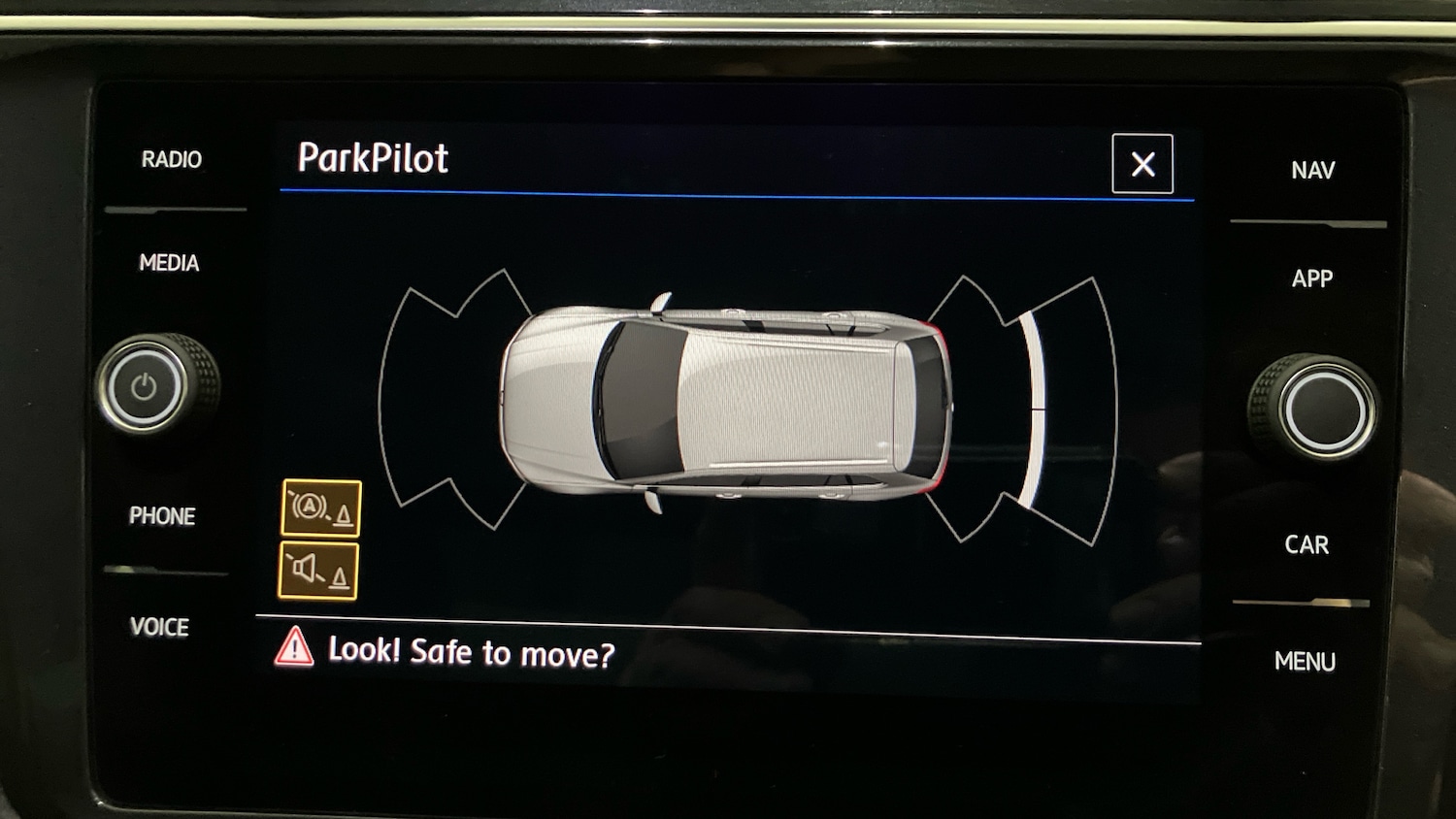Switch to the RADIO screen
1456x819 pixels.
point(172,158)
